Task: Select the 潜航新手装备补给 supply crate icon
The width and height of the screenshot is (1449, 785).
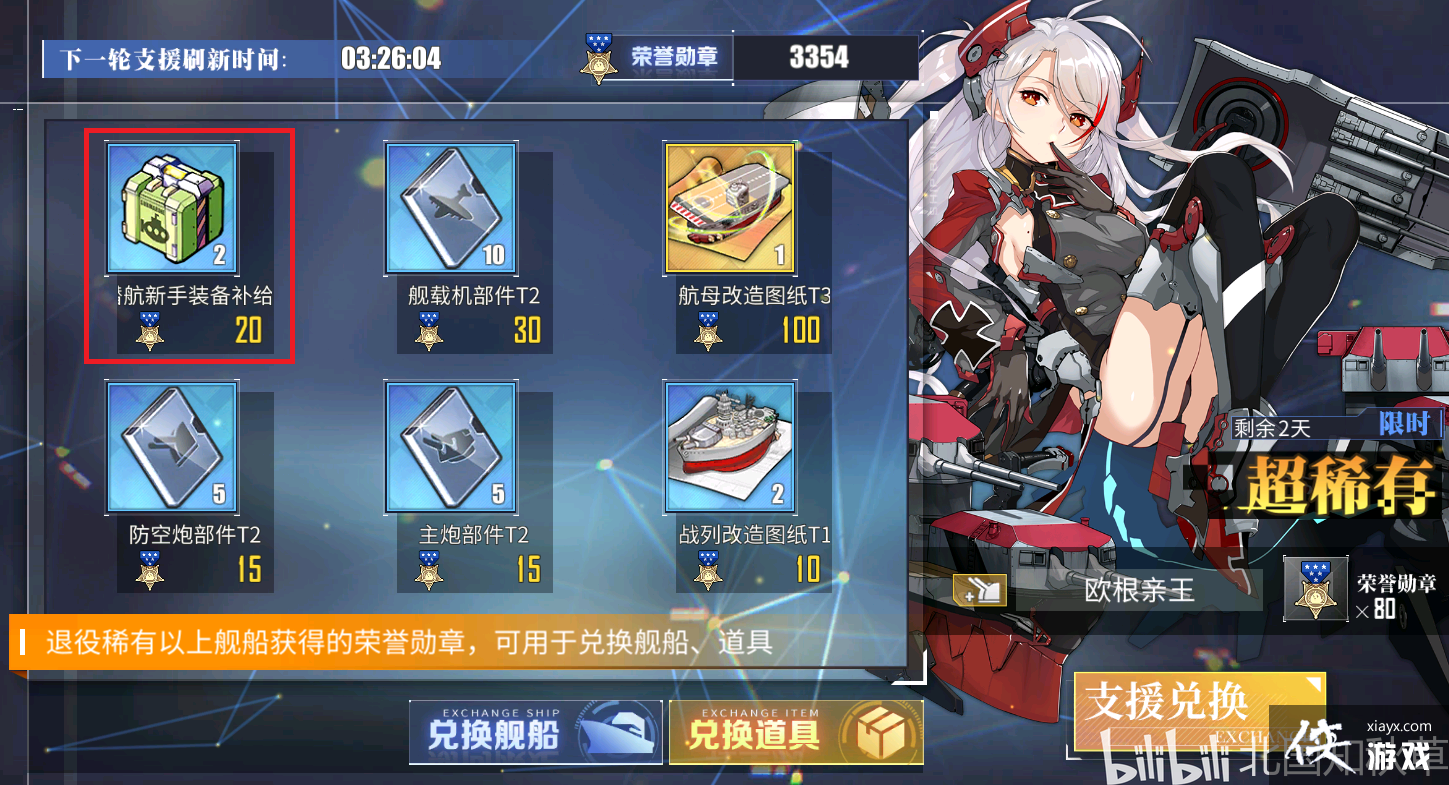Action: 171,207
